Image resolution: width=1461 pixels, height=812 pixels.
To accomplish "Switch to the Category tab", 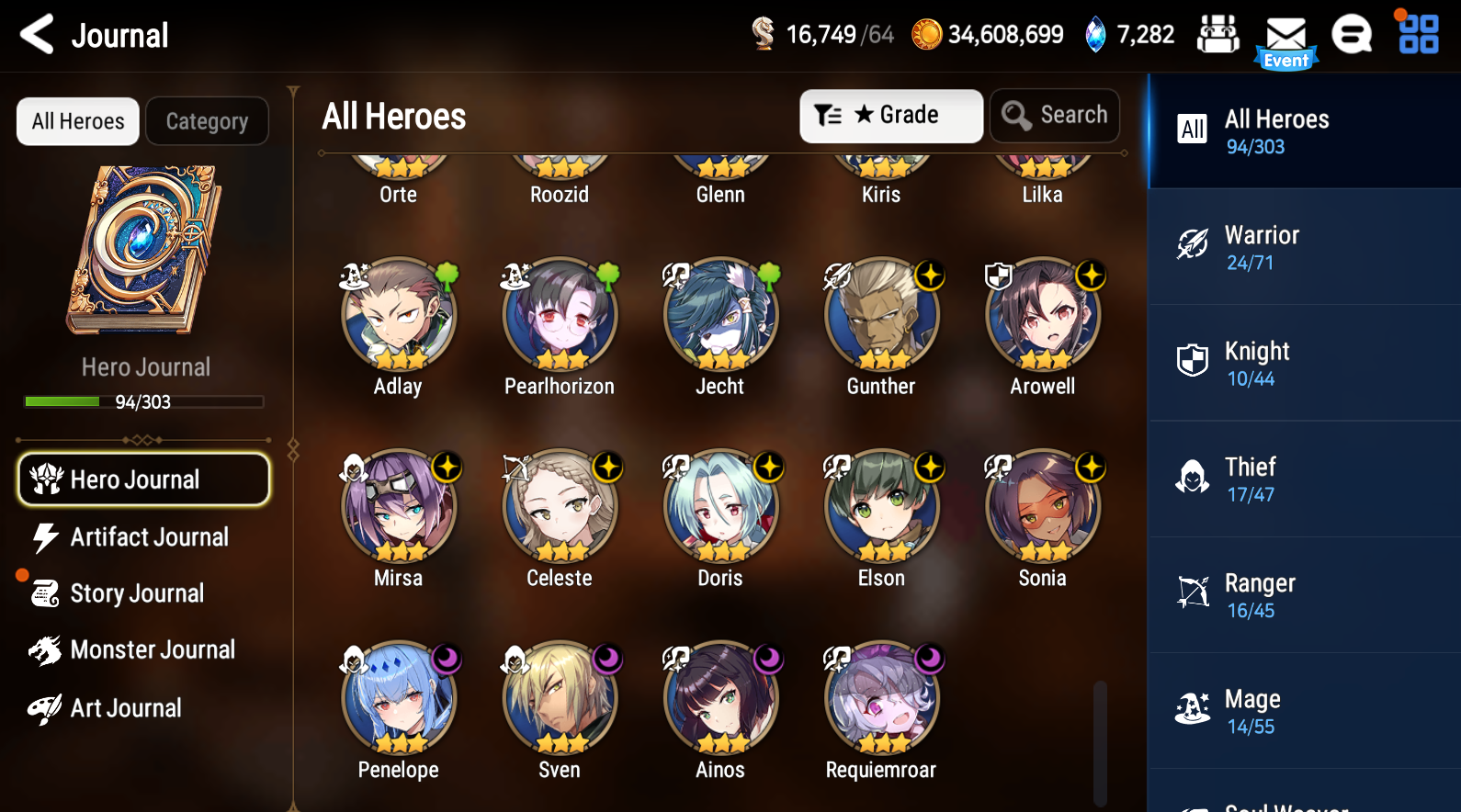I will [207, 120].
